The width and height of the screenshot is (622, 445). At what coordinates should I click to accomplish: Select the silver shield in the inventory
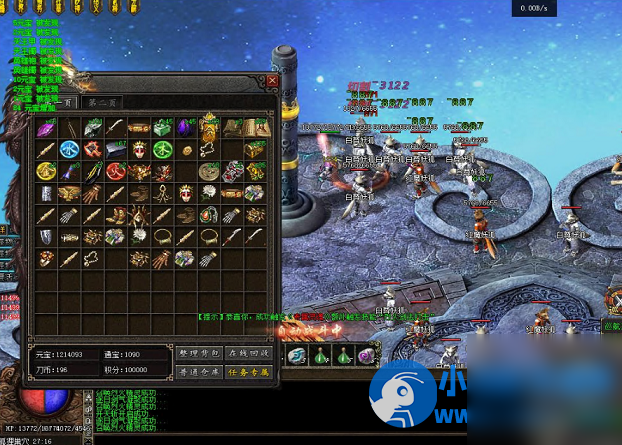pos(46,237)
